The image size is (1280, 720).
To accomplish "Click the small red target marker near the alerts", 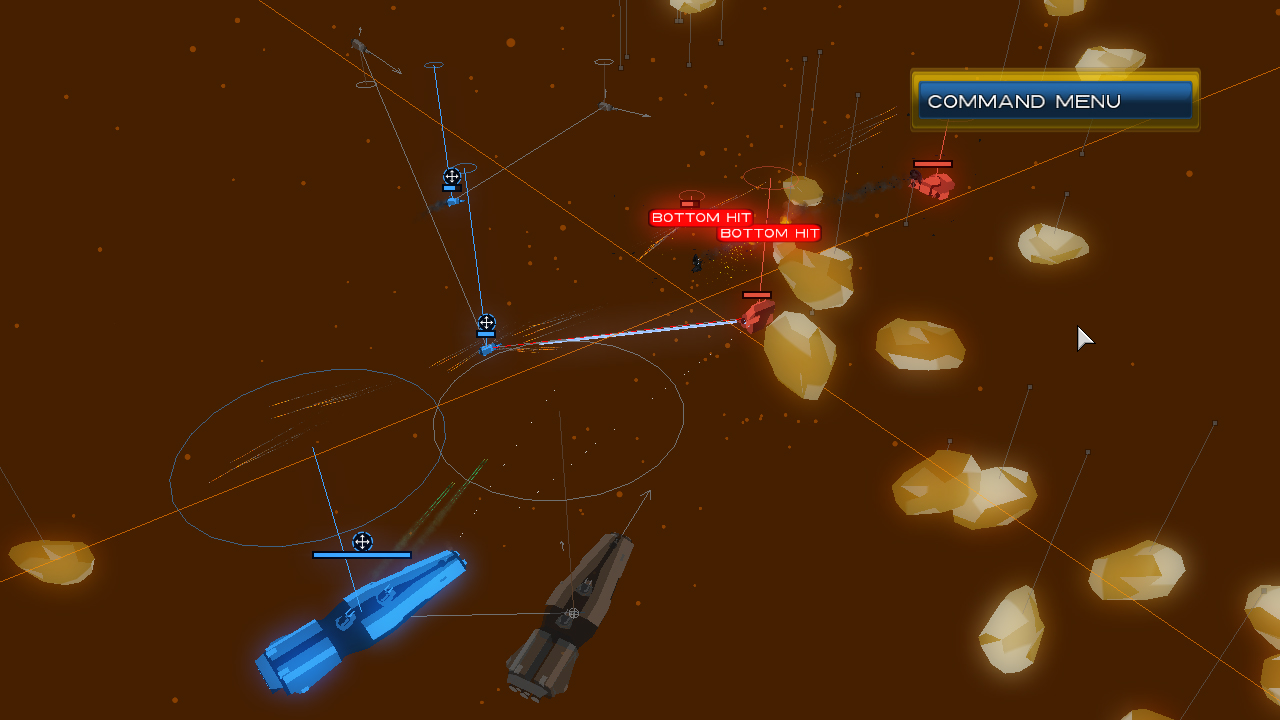I will (x=691, y=202).
